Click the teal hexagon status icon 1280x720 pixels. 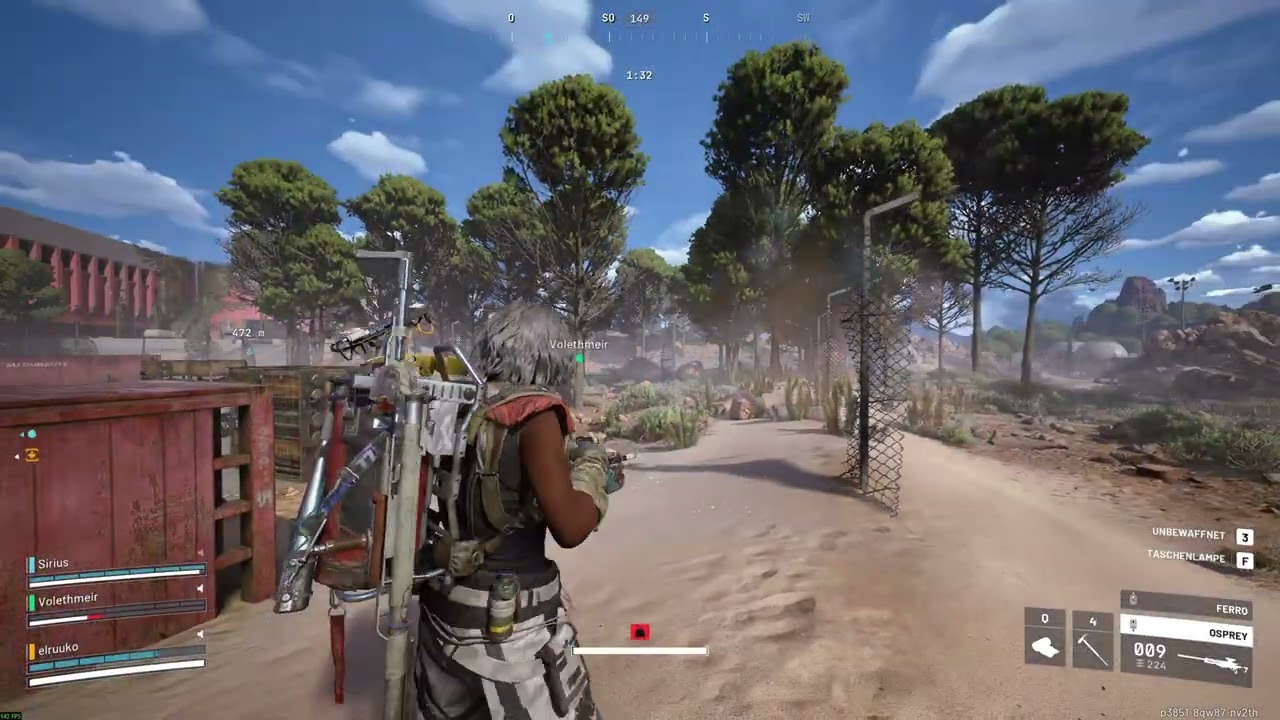click(x=32, y=434)
